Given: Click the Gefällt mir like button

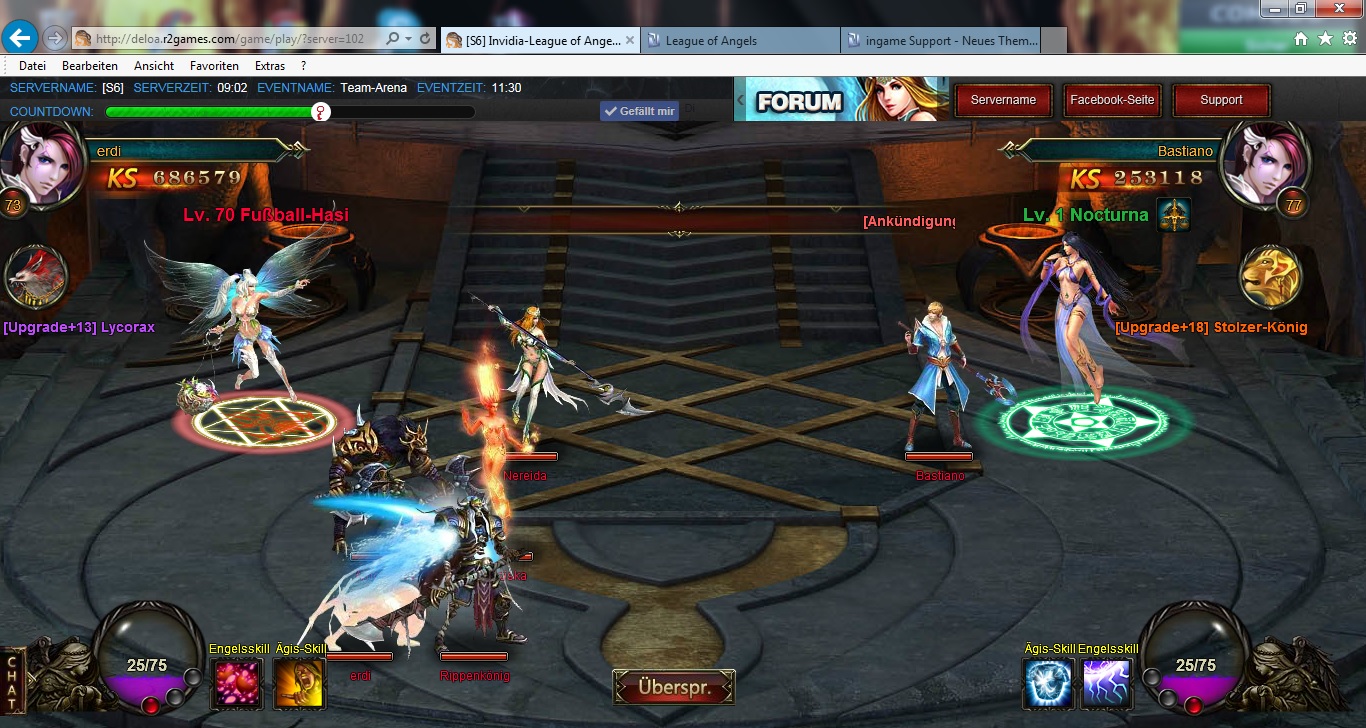Looking at the screenshot, I should pyautogui.click(x=639, y=111).
